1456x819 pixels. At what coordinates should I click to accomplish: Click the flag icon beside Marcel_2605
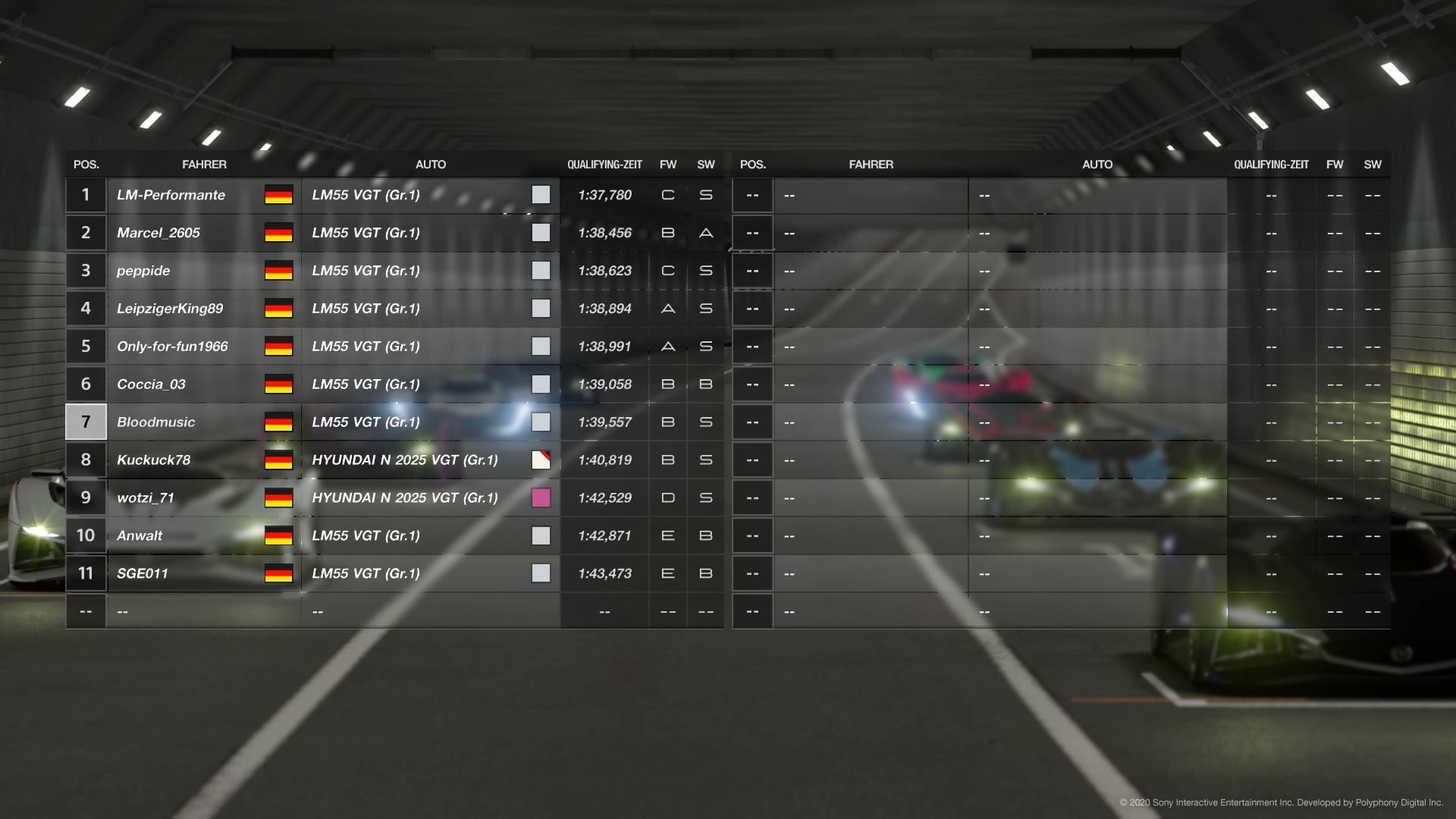pyautogui.click(x=276, y=233)
